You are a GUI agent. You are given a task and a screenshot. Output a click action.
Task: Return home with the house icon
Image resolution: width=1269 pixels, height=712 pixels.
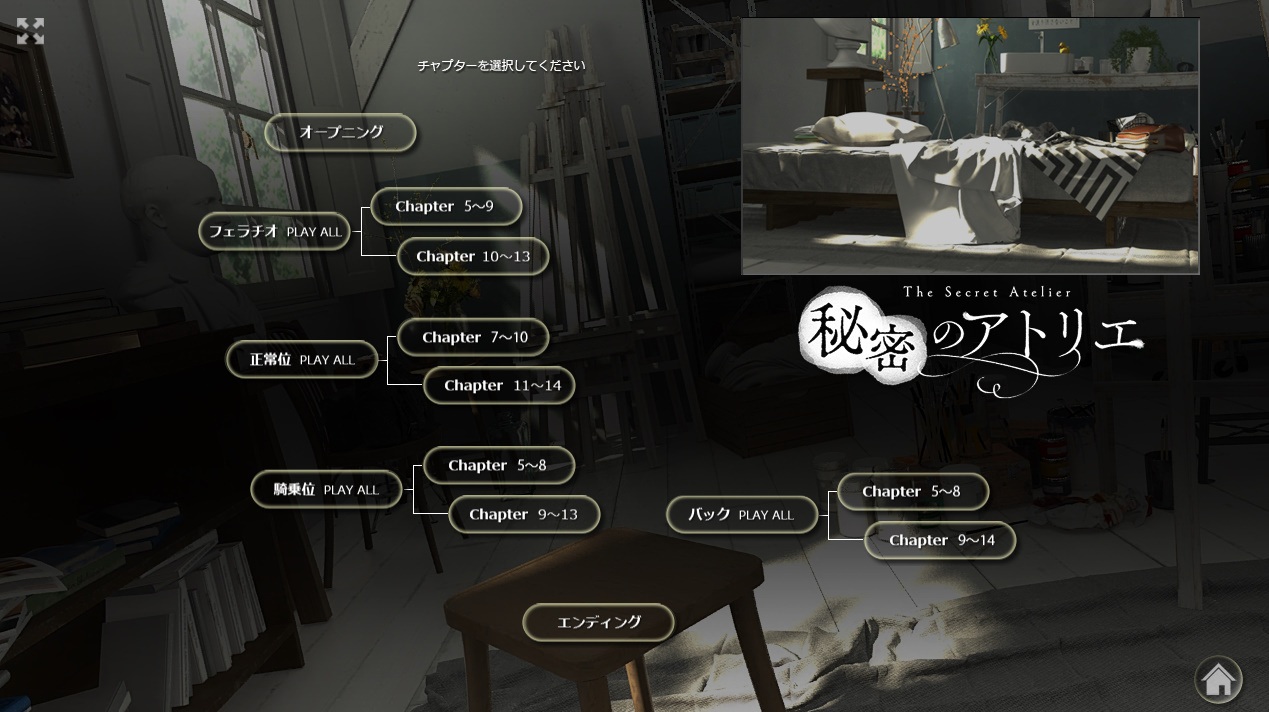(x=1218, y=680)
